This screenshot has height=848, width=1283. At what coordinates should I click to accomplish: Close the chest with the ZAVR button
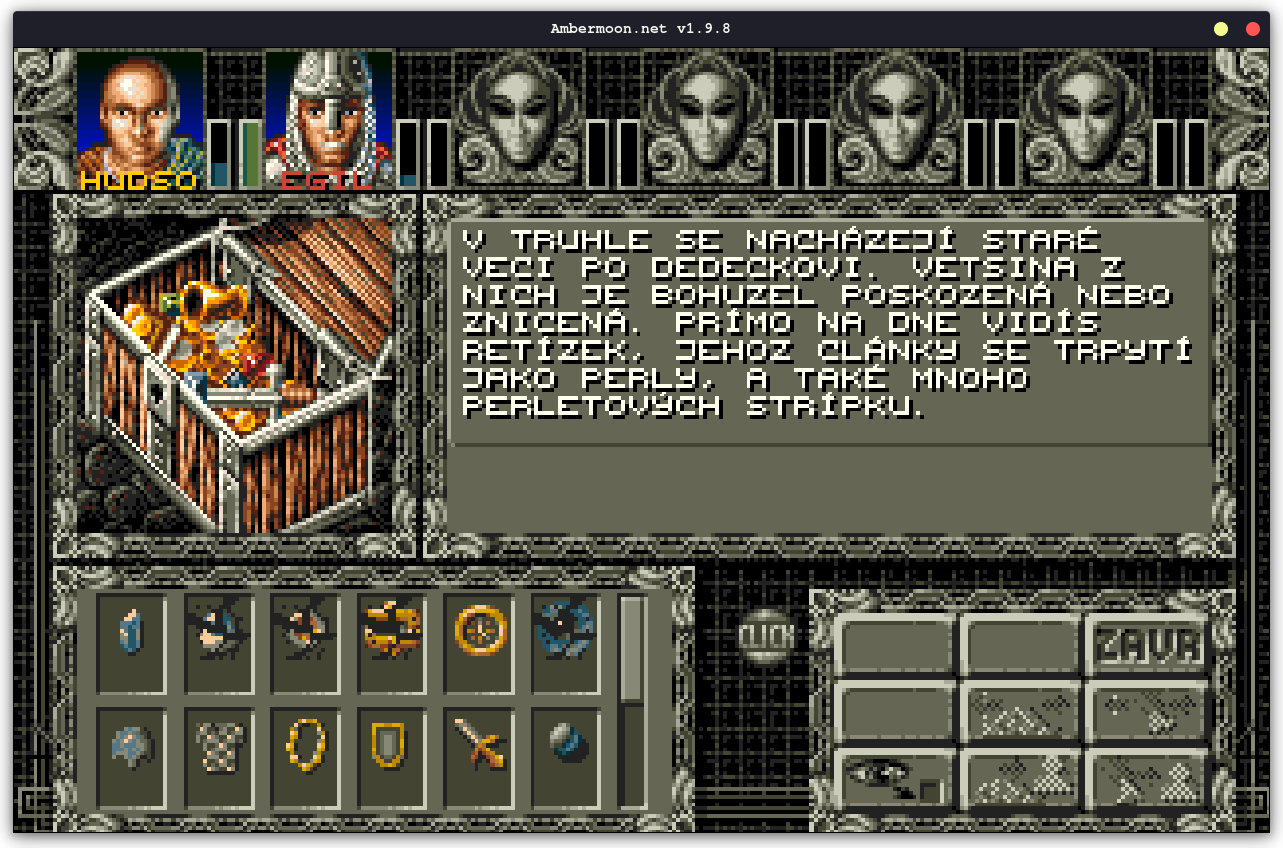pos(1146,645)
